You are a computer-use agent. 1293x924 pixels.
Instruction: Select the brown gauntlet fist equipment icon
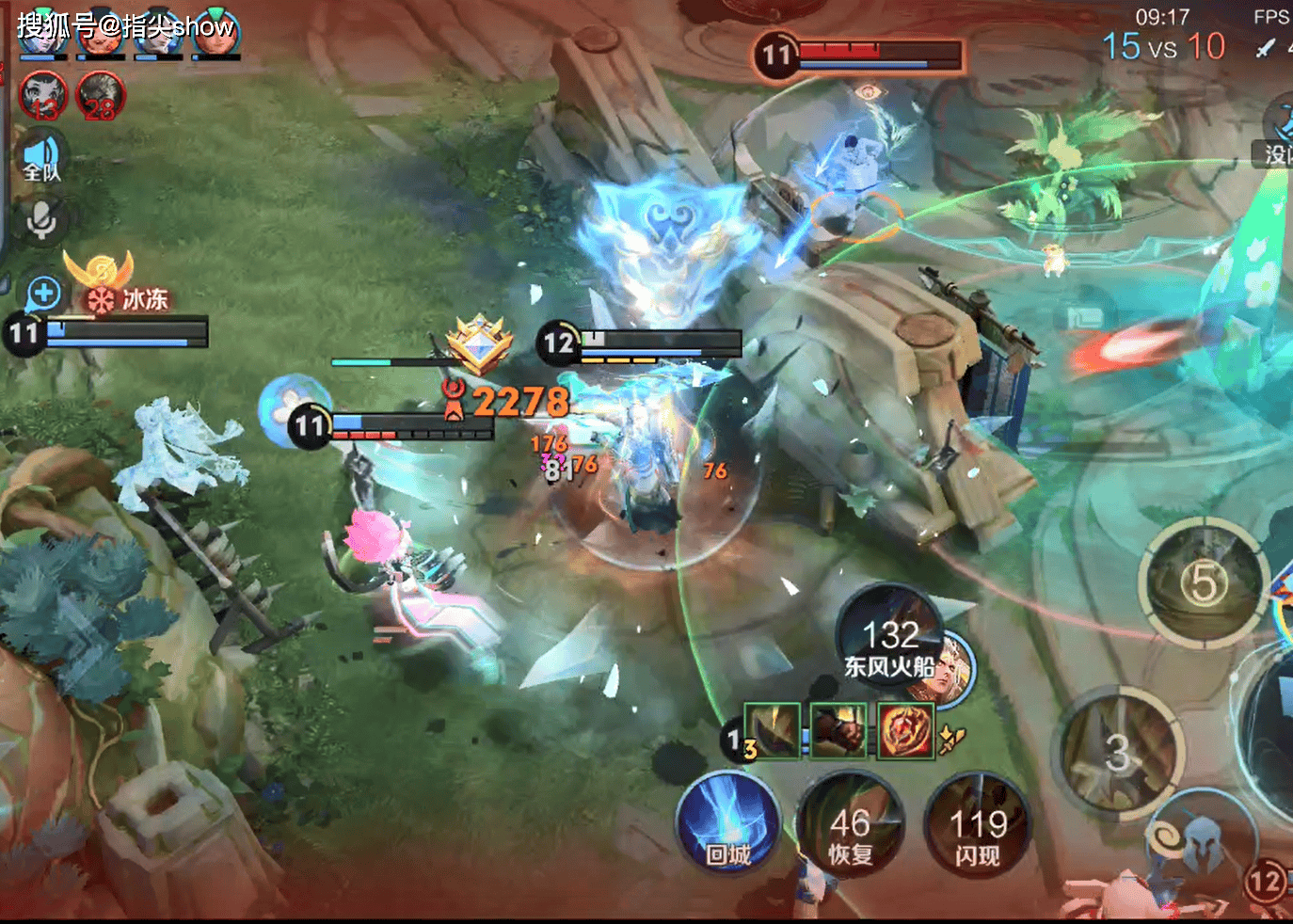pos(838,730)
